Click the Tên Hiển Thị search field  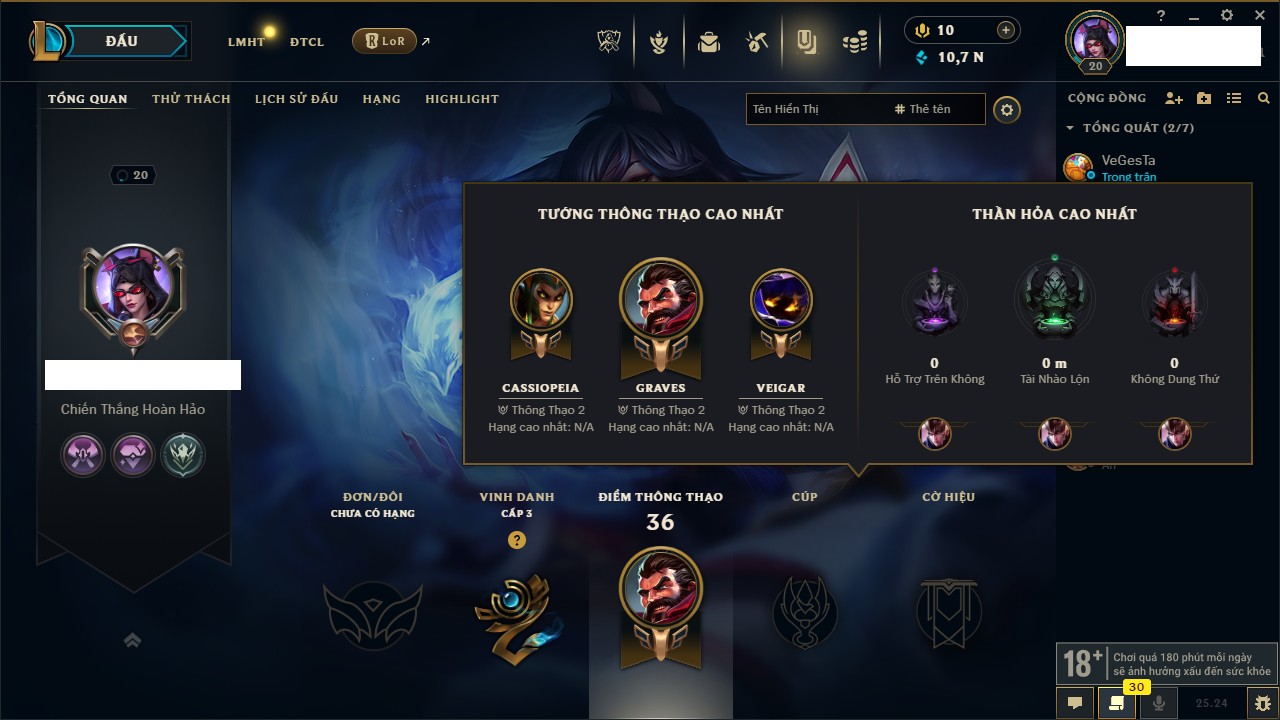[815, 109]
